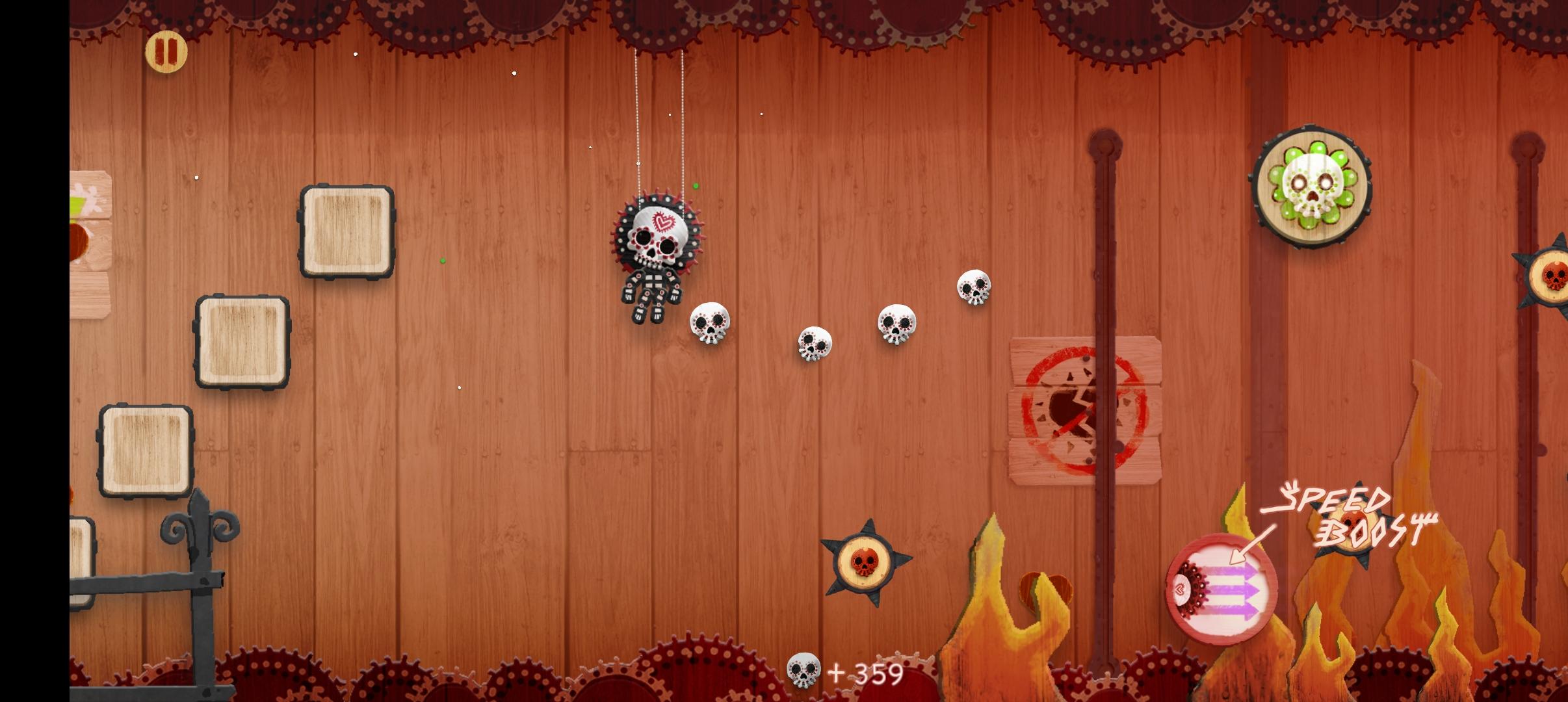
Task: Tap the middle wooden stair platform
Action: pos(241,341)
